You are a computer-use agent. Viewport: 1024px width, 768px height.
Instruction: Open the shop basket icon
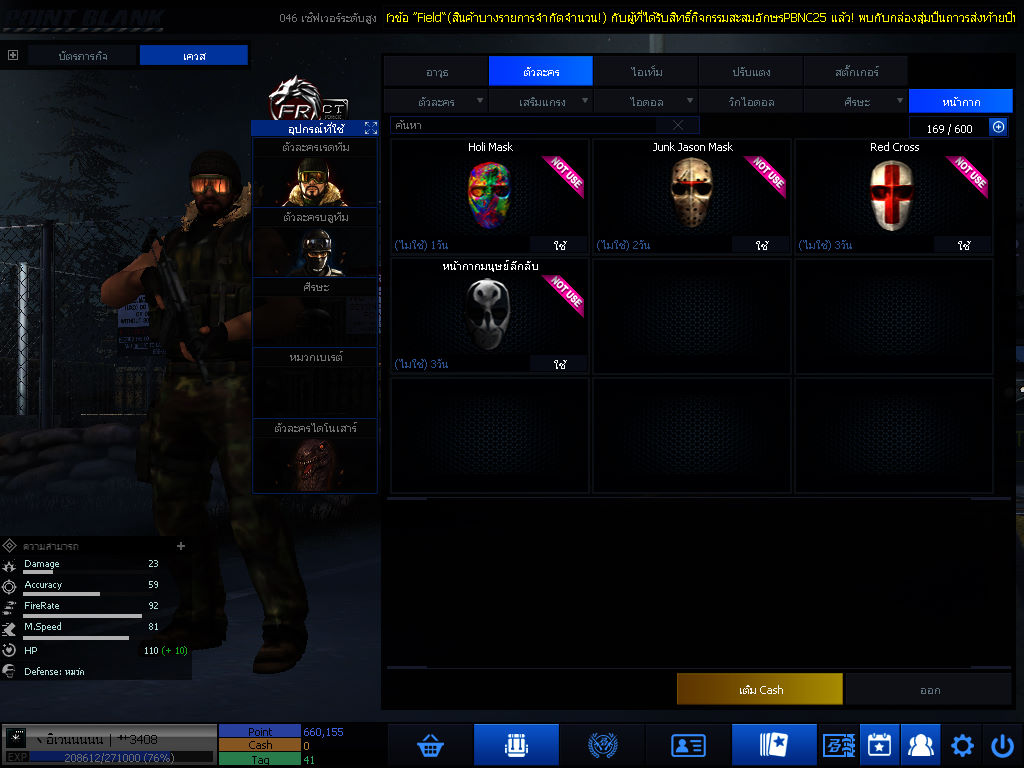coord(430,745)
